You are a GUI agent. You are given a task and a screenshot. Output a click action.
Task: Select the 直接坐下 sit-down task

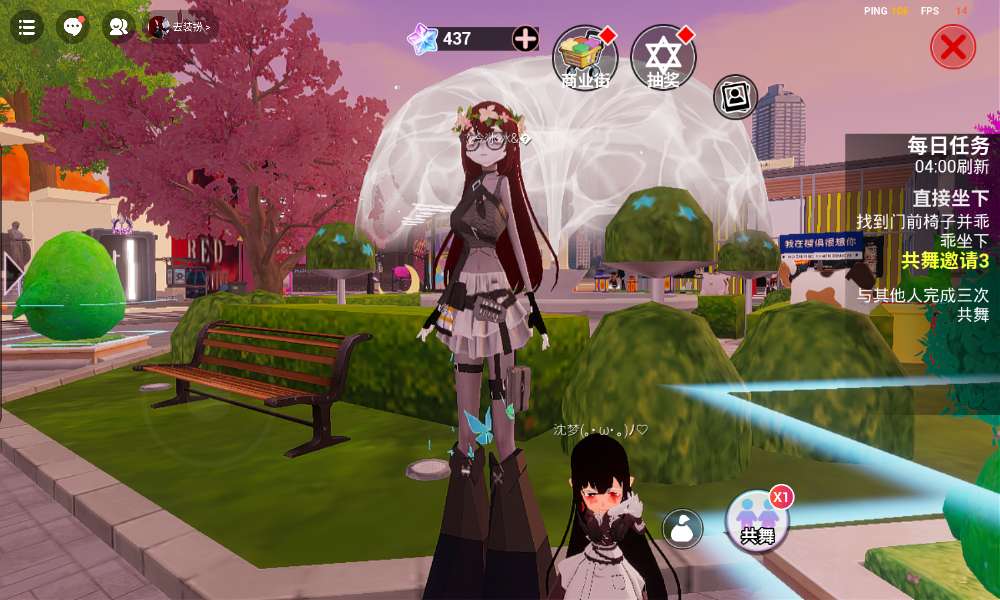click(950, 198)
